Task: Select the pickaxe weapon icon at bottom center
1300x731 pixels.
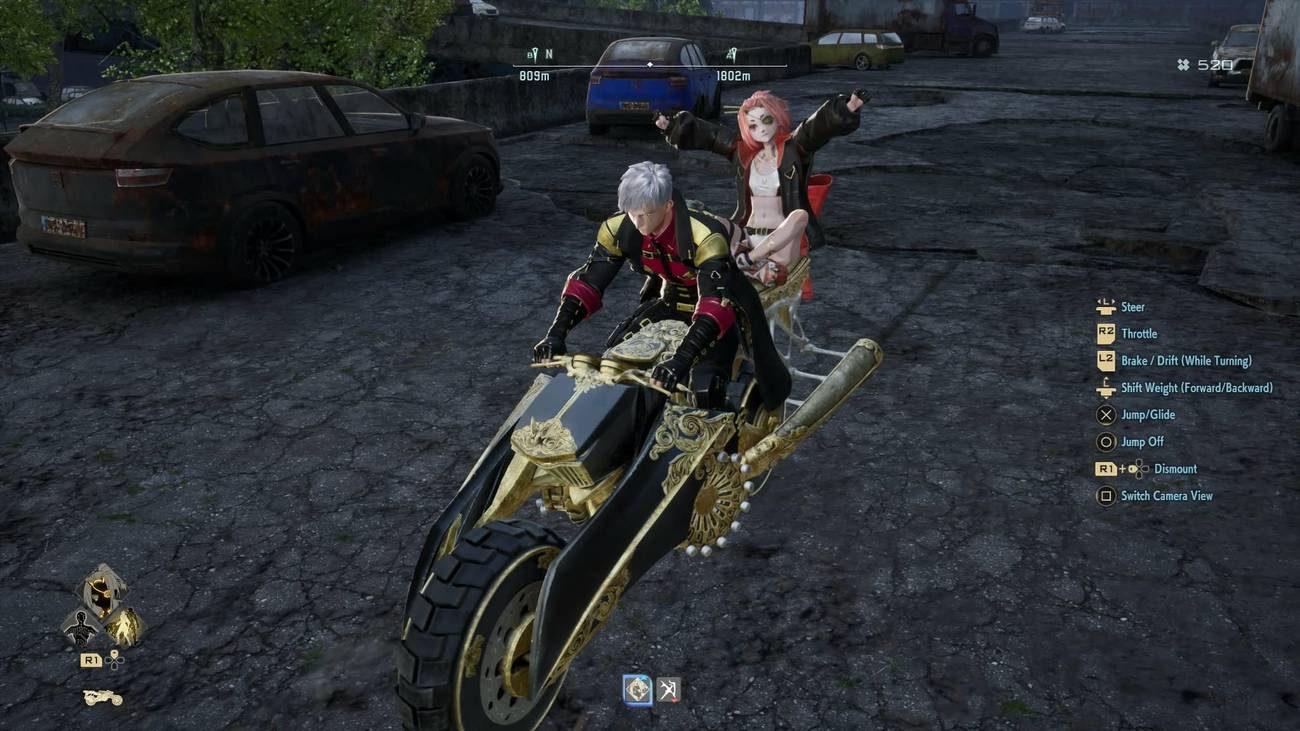Action: point(667,687)
